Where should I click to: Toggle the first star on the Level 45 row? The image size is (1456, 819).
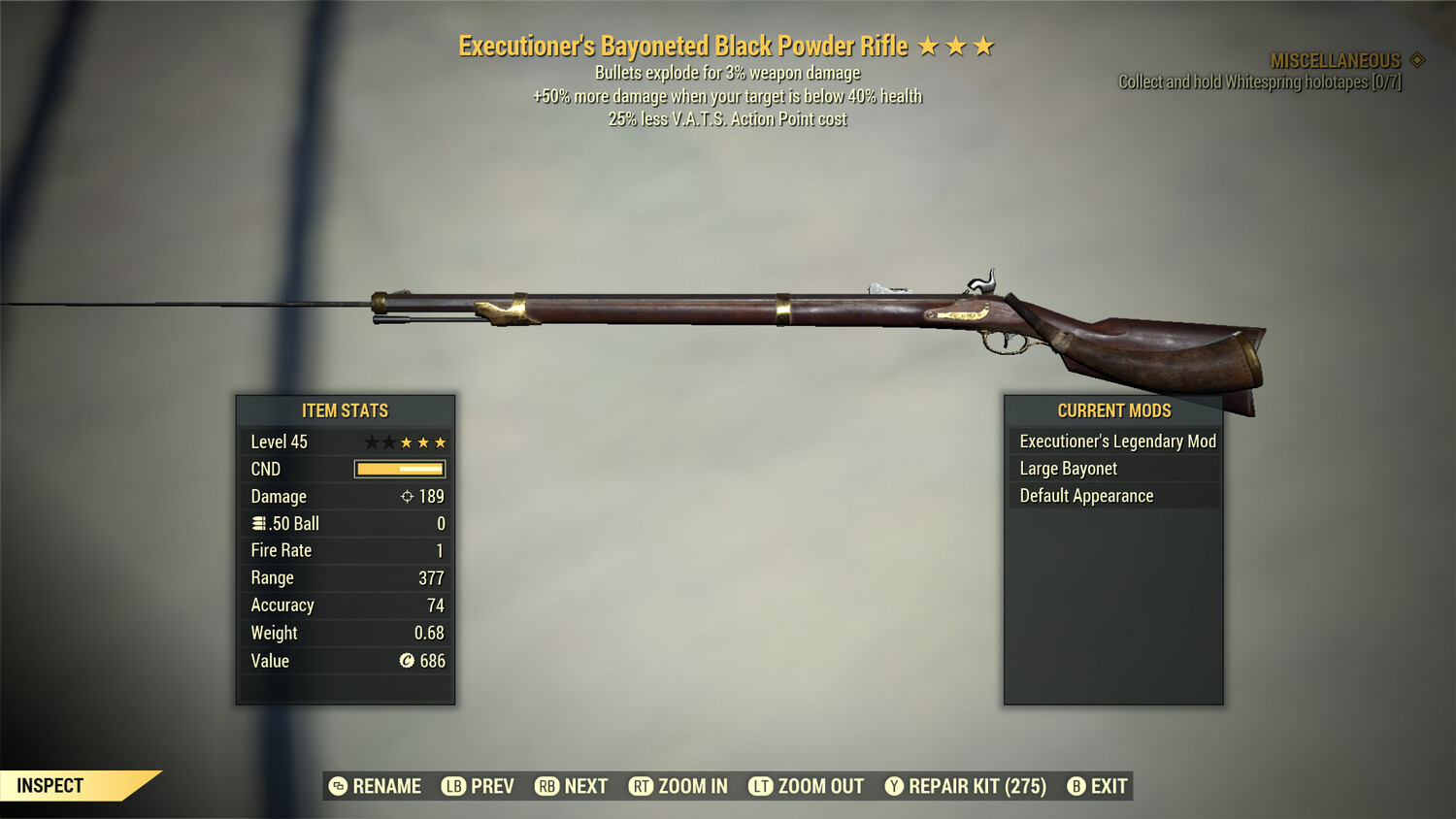point(370,442)
